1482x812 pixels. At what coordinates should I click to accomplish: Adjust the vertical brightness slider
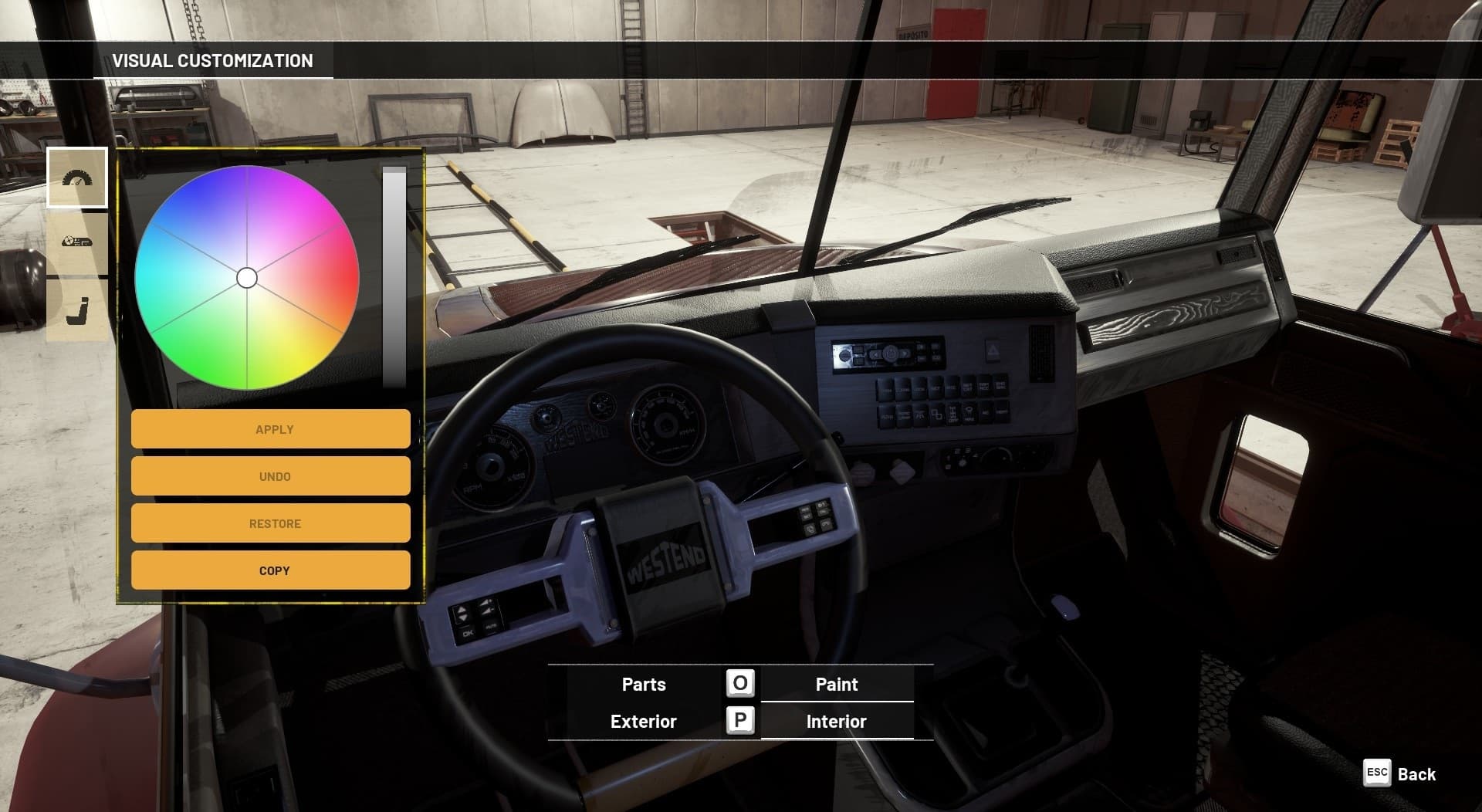click(394, 278)
